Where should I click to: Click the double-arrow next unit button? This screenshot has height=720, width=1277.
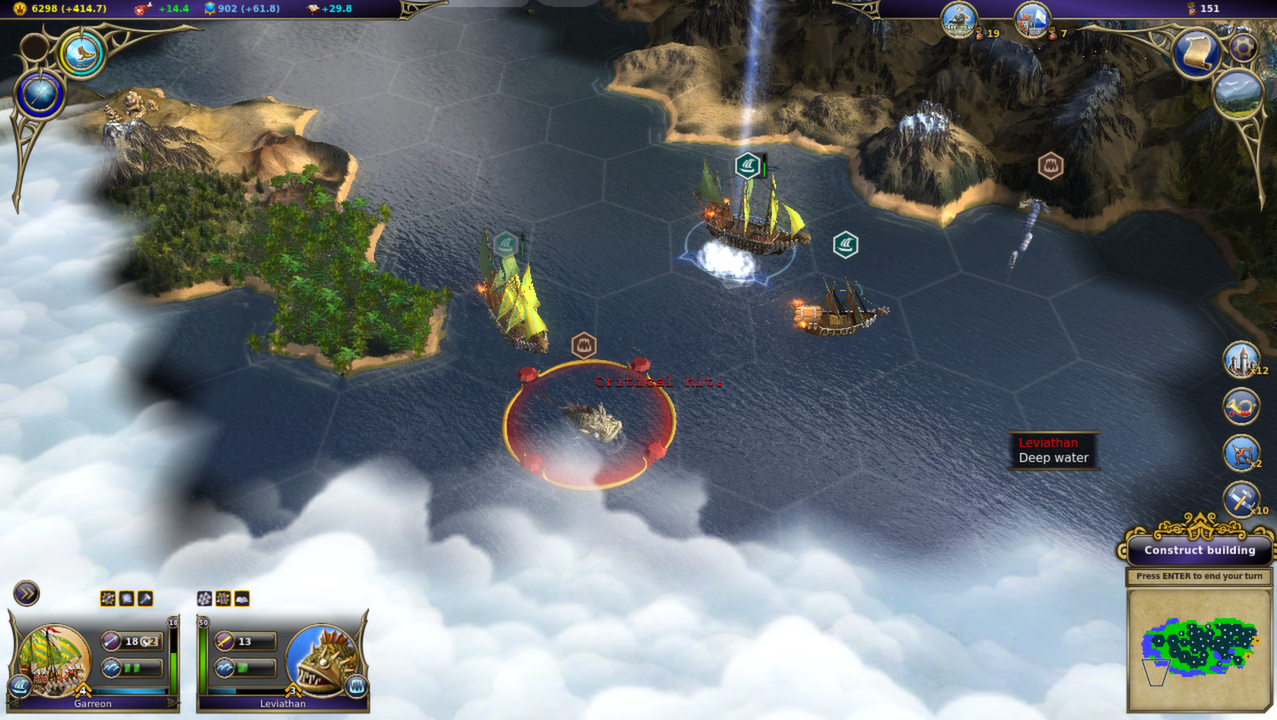26,594
